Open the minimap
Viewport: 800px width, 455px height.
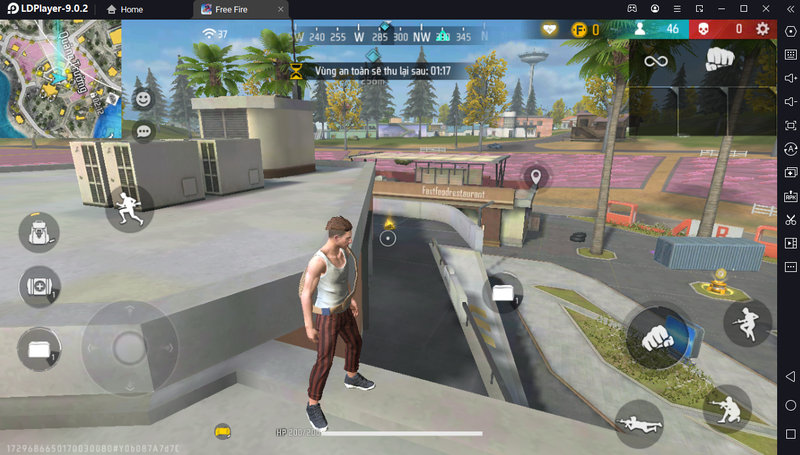(x=60, y=78)
